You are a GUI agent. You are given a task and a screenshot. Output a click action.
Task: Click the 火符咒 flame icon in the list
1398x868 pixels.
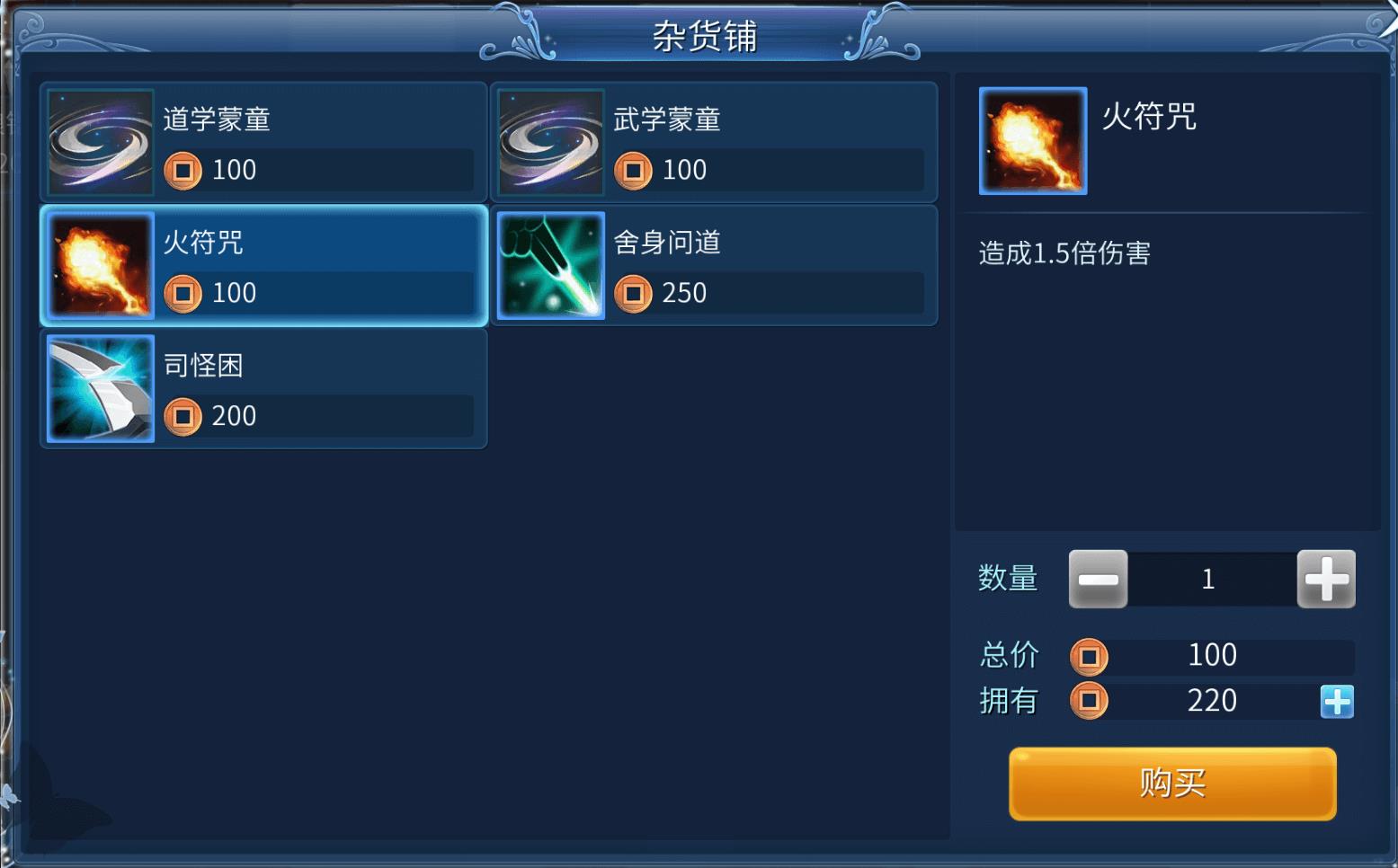pyautogui.click(x=99, y=264)
